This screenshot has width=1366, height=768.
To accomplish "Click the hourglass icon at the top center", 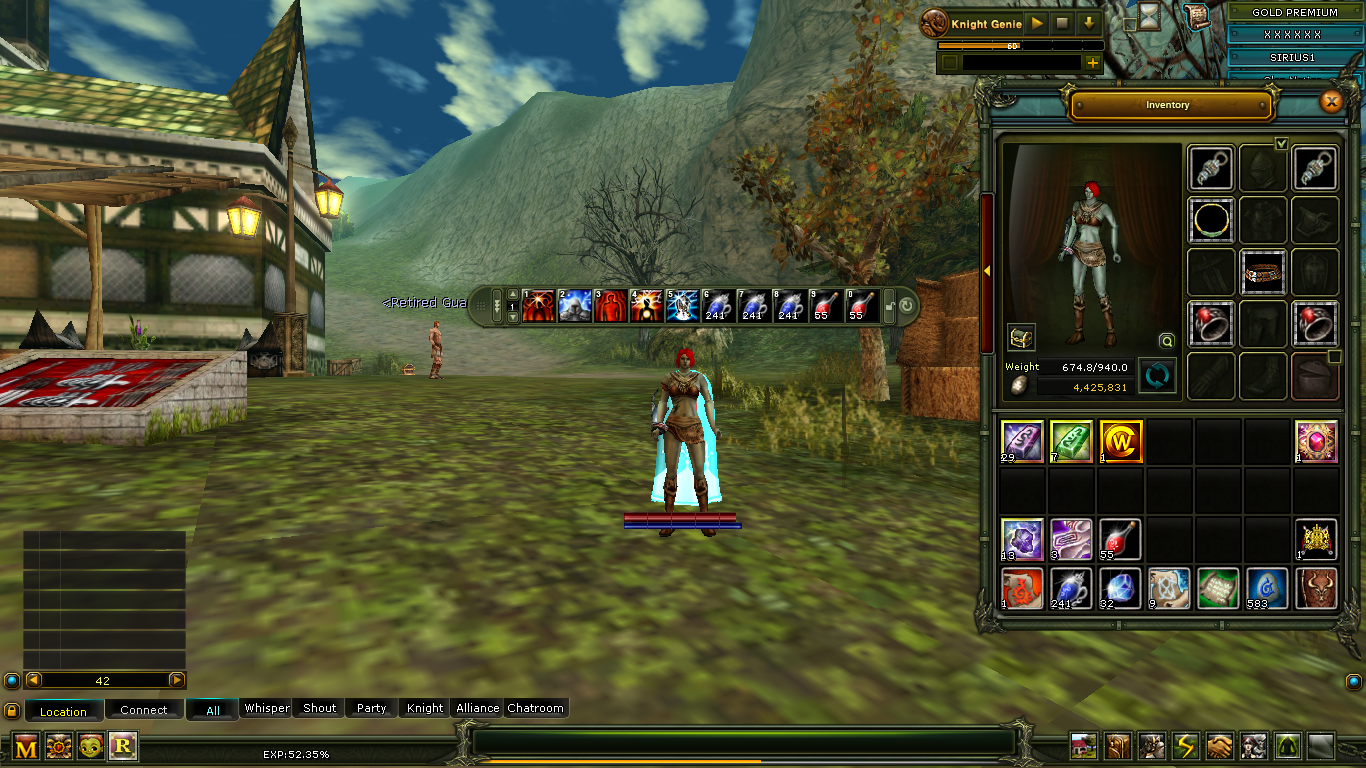I will [x=1149, y=14].
